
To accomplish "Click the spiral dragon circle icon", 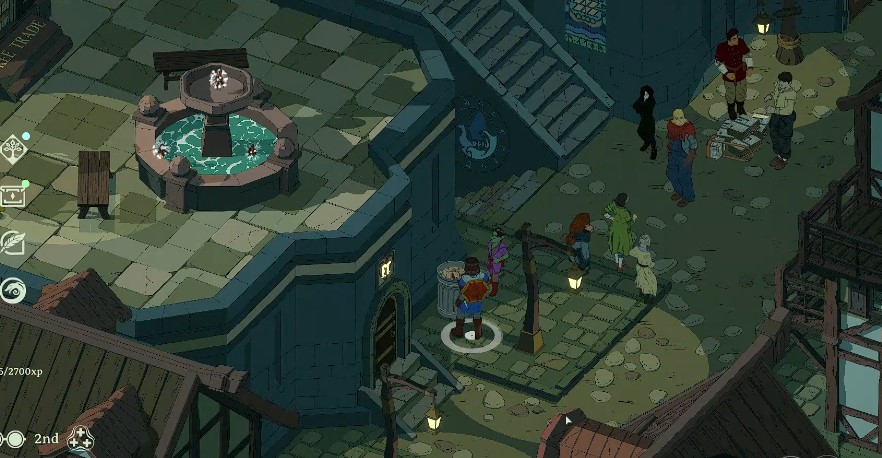I will [13, 290].
